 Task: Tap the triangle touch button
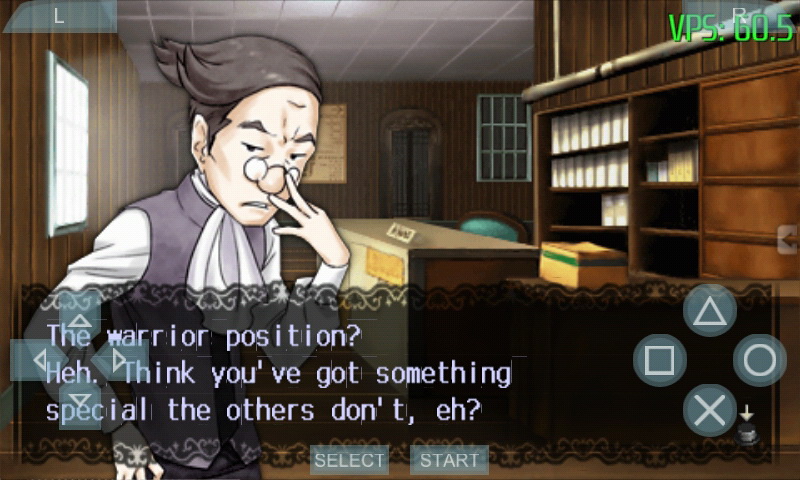[709, 310]
